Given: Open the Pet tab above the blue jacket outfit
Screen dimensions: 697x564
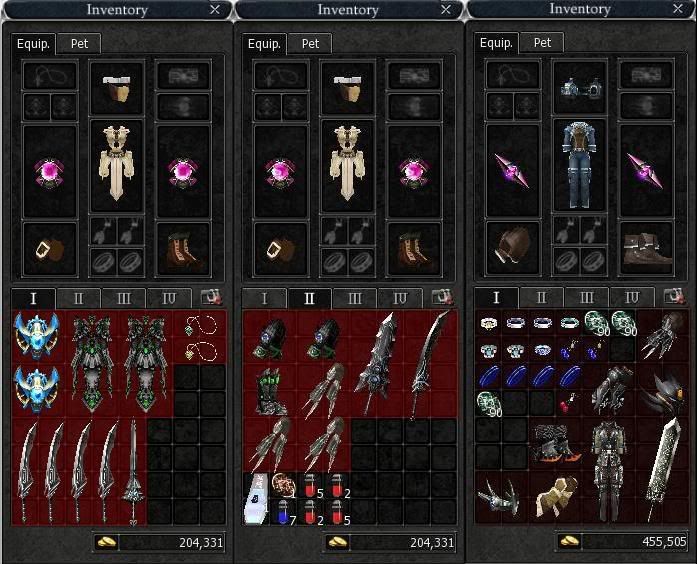Looking at the screenshot, I should tap(542, 43).
